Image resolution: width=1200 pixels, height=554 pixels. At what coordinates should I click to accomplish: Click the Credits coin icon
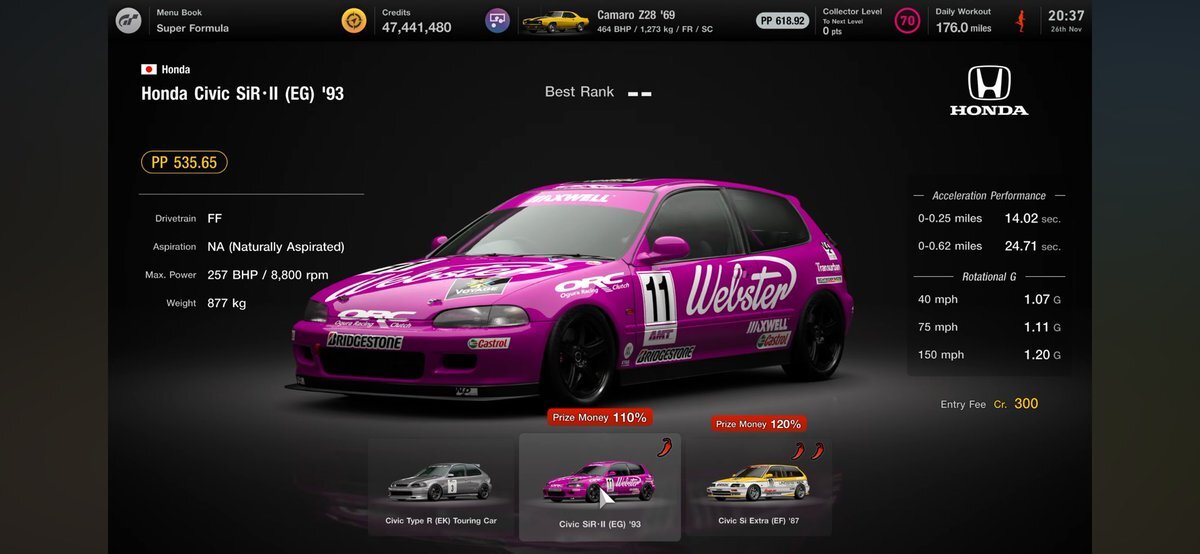coord(353,21)
